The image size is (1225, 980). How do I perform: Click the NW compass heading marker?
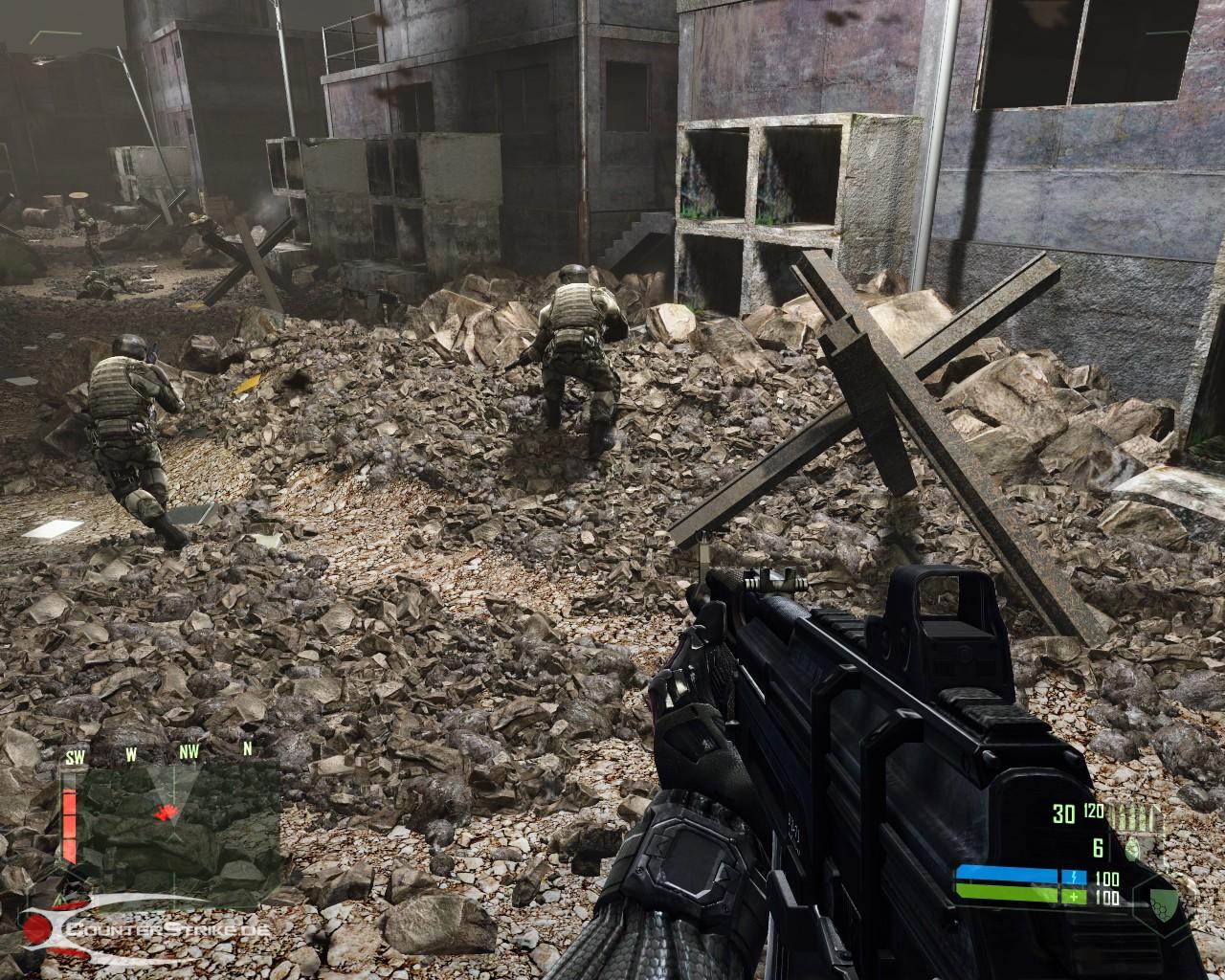pos(189,752)
